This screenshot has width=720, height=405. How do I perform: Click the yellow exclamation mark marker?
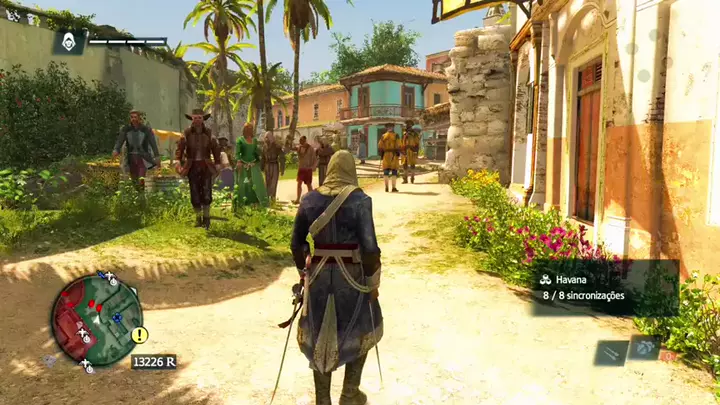[x=139, y=335]
